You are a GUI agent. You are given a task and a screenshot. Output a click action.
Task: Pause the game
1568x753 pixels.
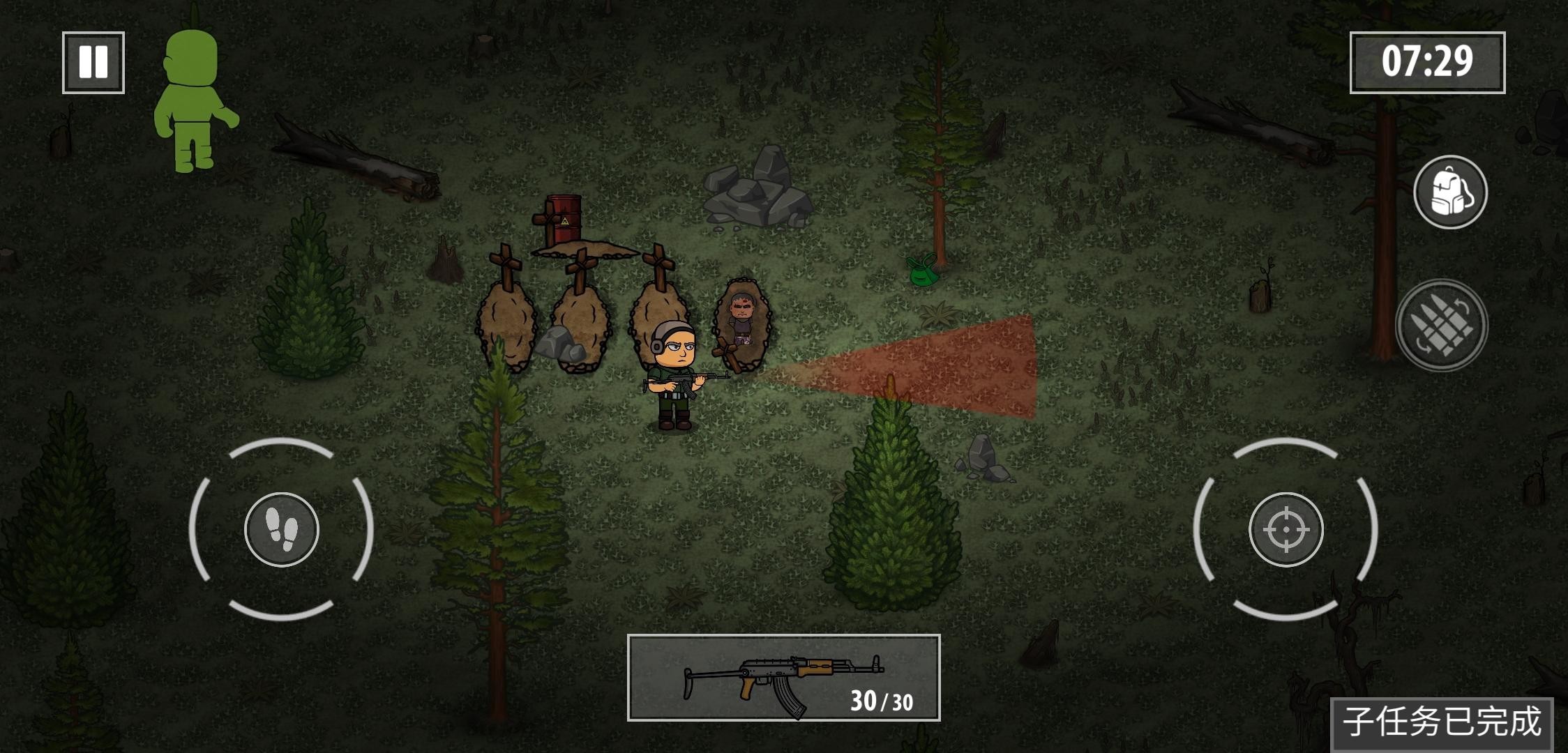(x=93, y=63)
